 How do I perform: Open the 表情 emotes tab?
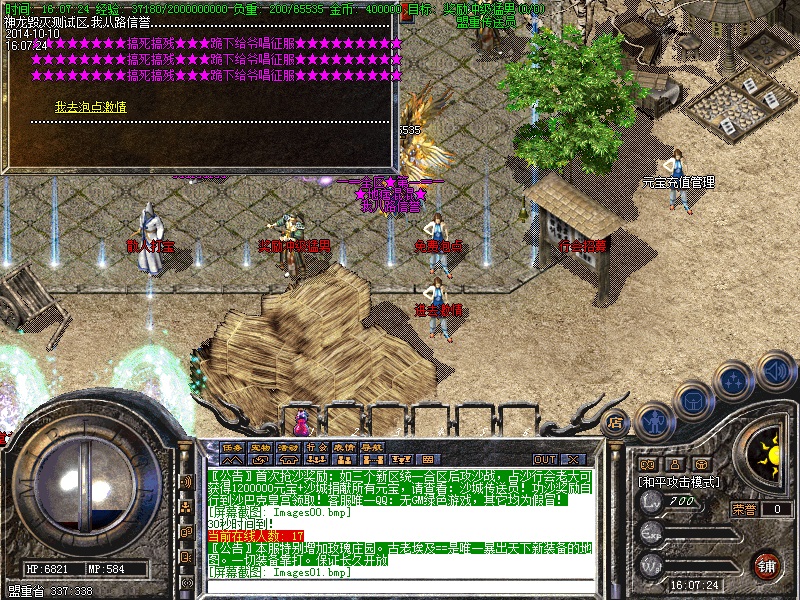344,447
